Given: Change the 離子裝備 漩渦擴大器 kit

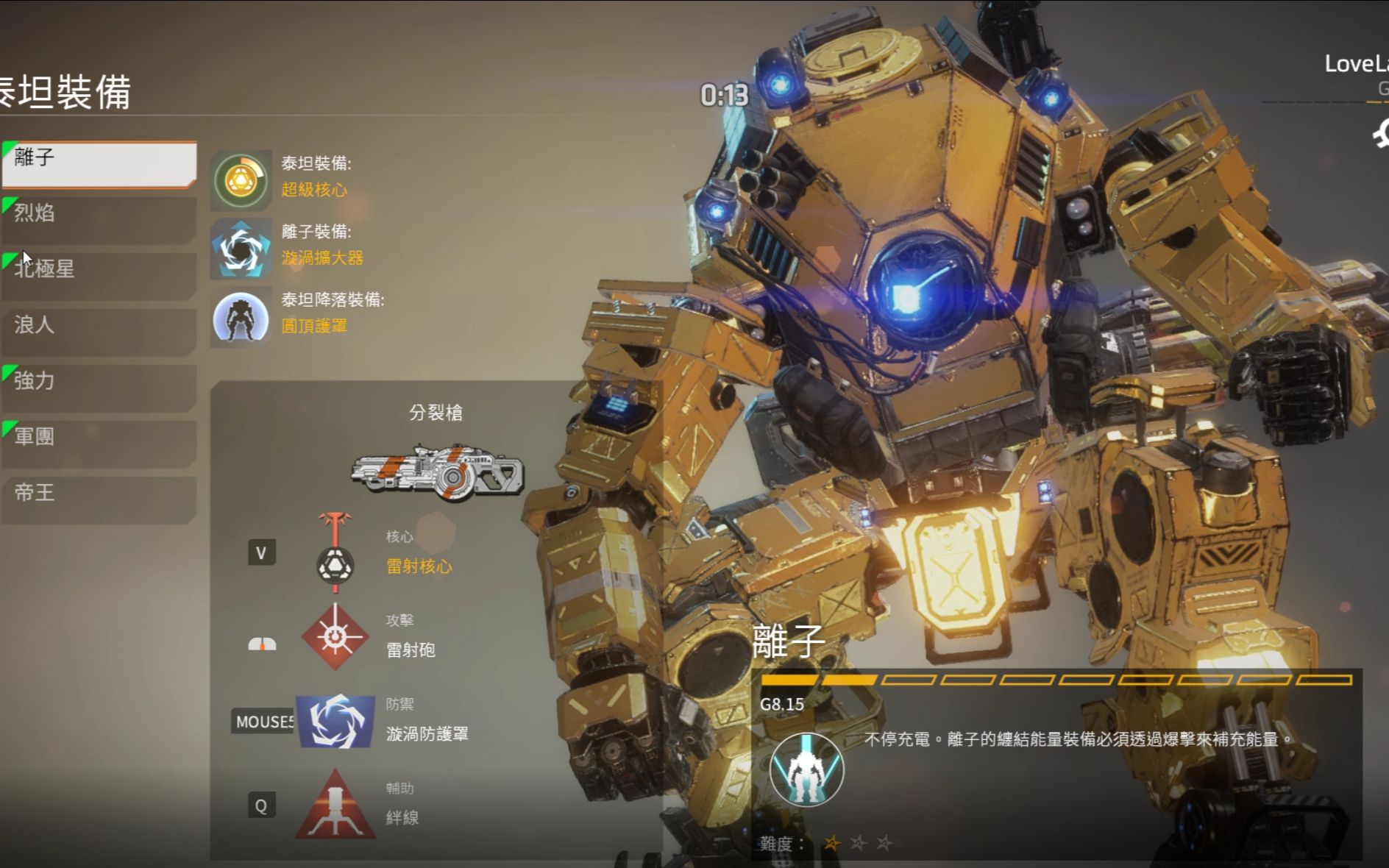Looking at the screenshot, I should coord(241,249).
